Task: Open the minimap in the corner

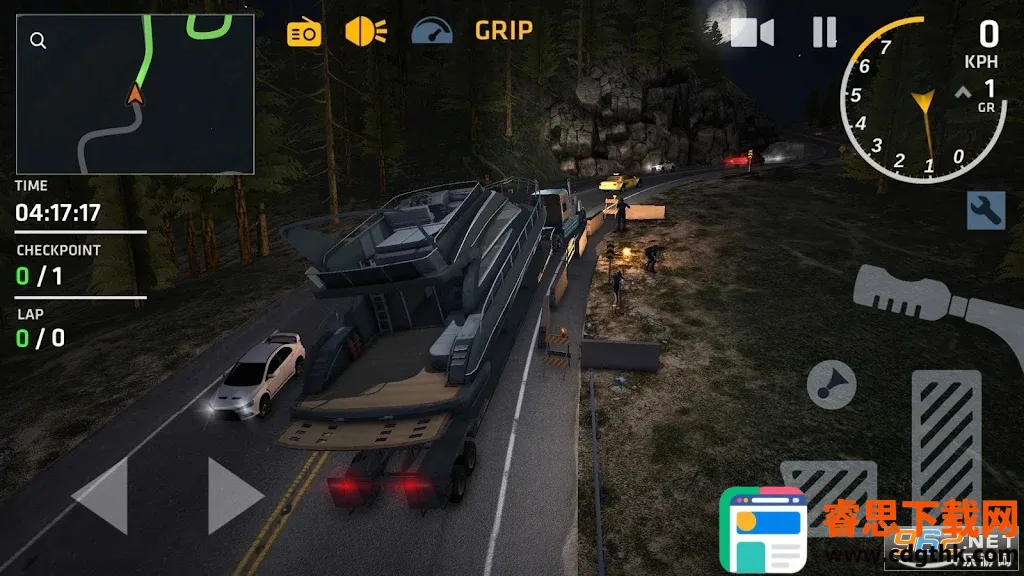Action: [135, 94]
